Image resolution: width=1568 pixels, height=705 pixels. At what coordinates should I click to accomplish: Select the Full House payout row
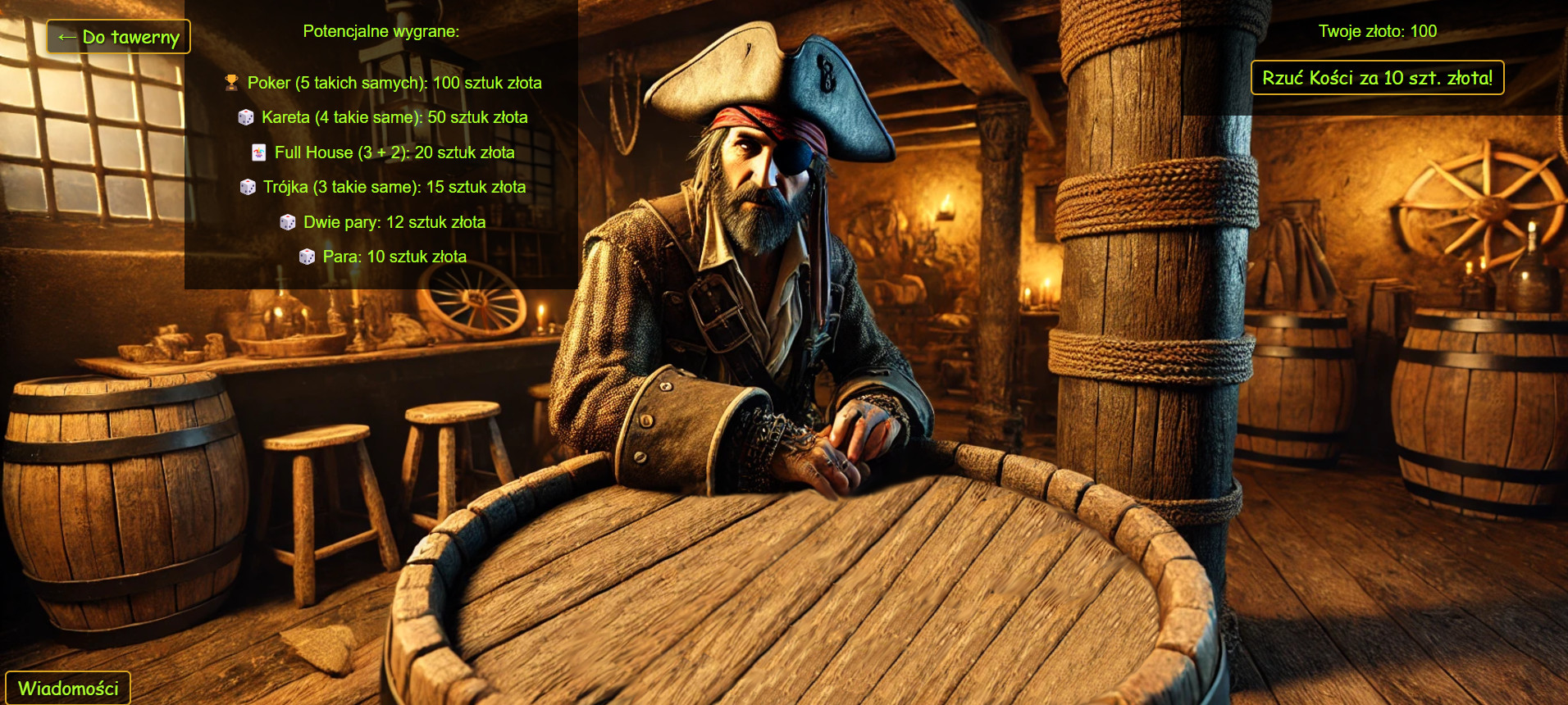click(x=394, y=152)
